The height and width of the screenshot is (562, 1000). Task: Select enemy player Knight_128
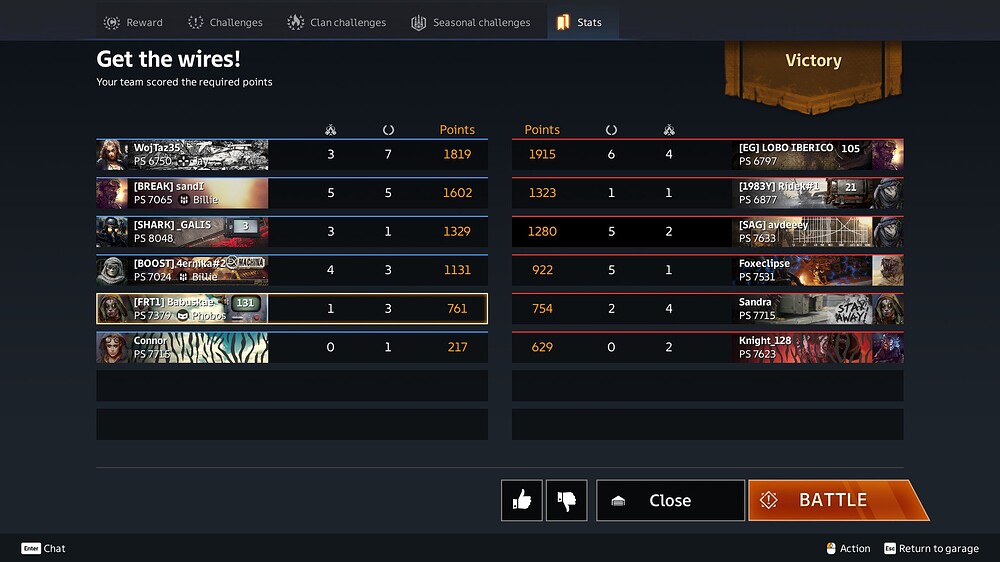pyautogui.click(x=707, y=347)
